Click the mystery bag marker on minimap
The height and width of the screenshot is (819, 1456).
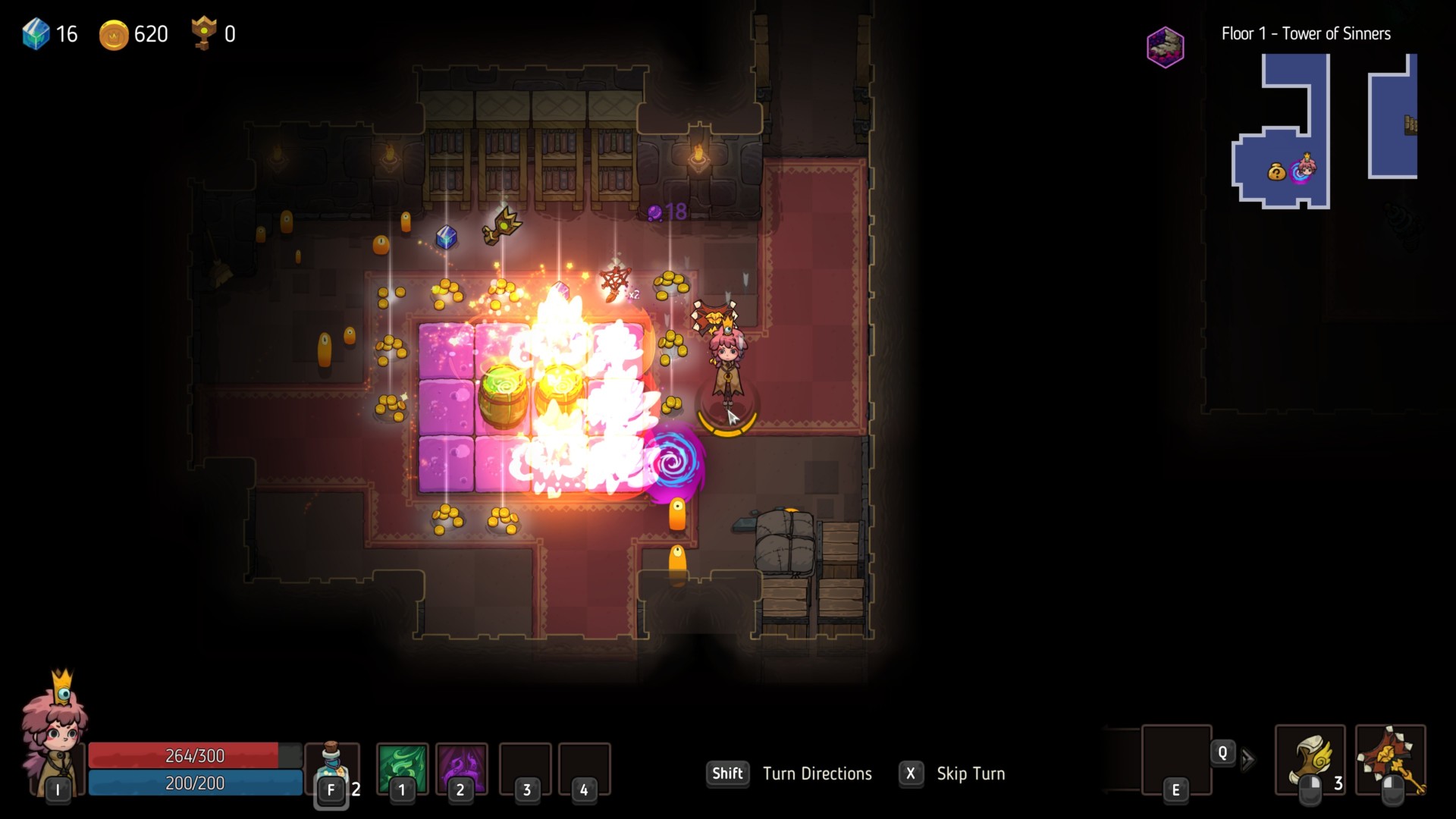[1276, 173]
